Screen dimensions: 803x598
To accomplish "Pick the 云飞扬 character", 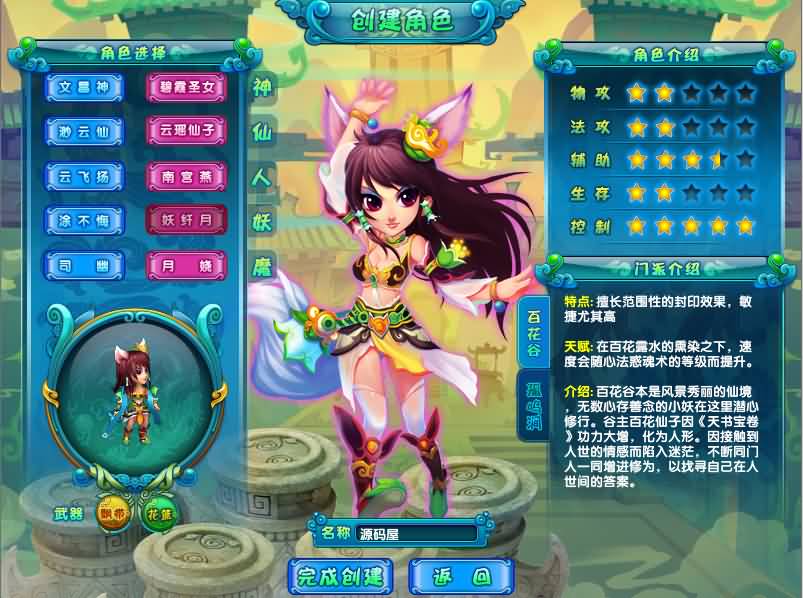I will point(84,176).
